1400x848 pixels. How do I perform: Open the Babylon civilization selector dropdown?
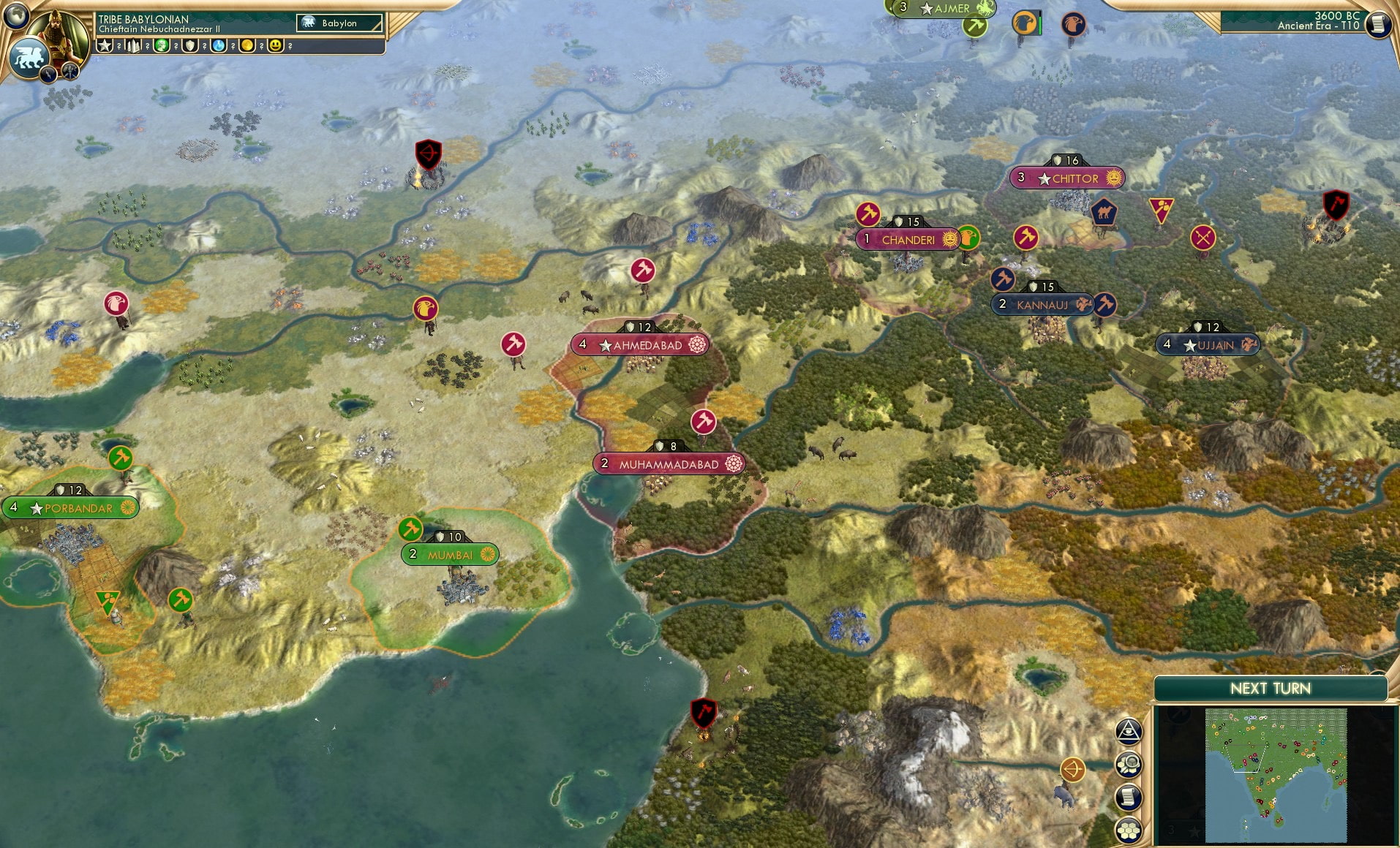click(x=339, y=23)
